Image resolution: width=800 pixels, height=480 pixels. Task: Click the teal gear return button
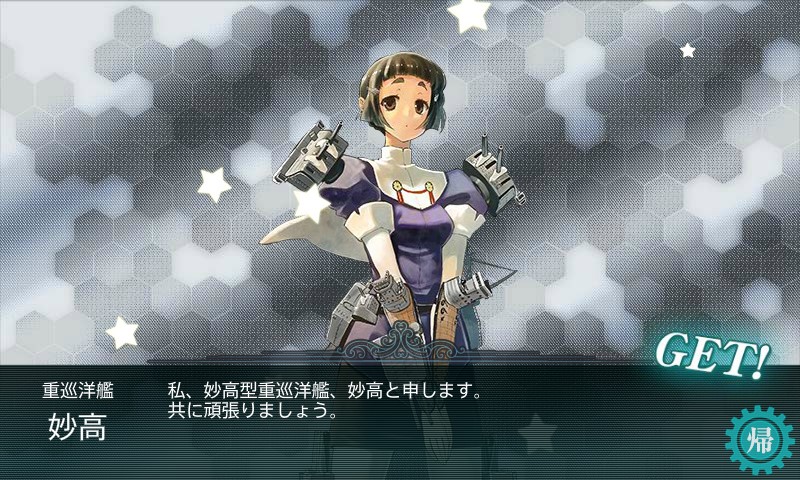[757, 439]
